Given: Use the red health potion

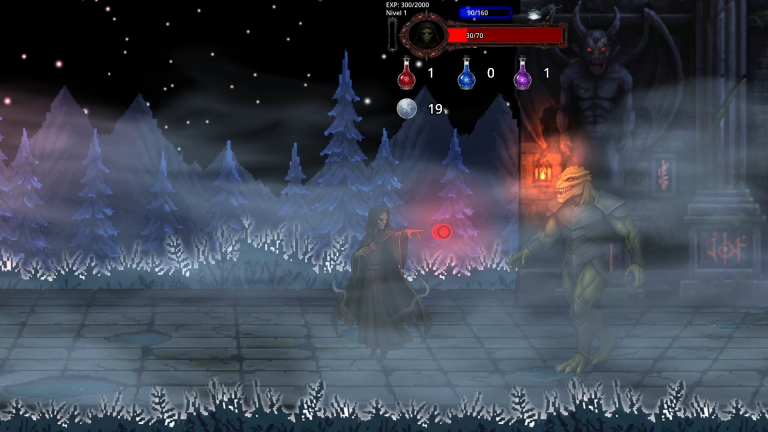Looking at the screenshot, I should point(405,74).
